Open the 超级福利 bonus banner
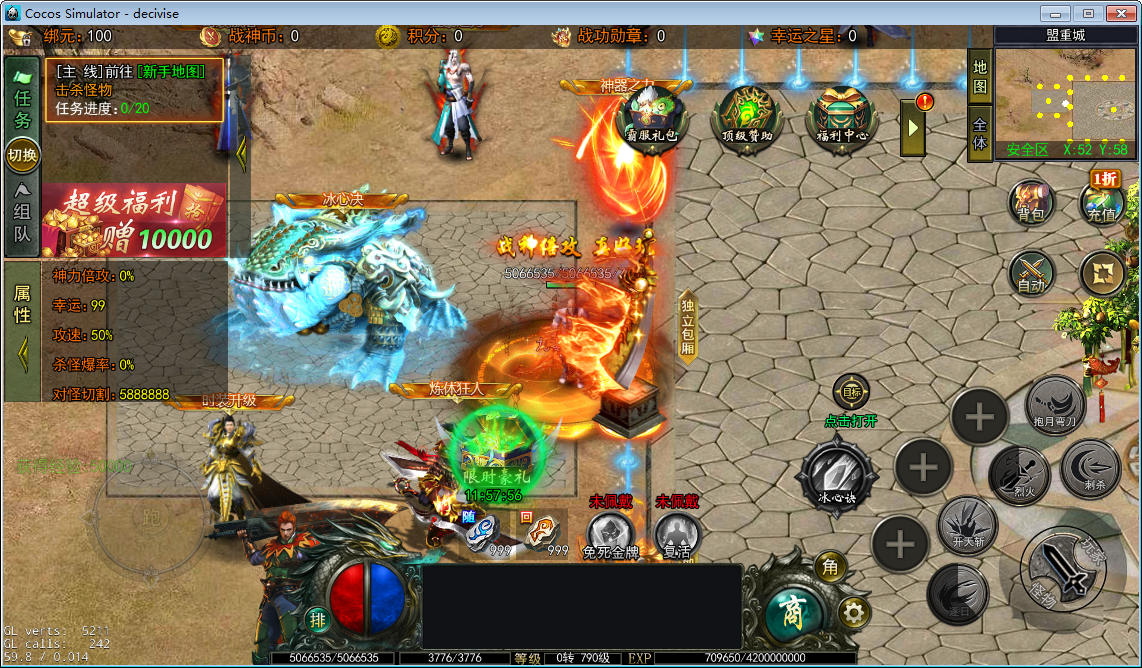Viewport: 1142px width, 668px height. coord(134,220)
